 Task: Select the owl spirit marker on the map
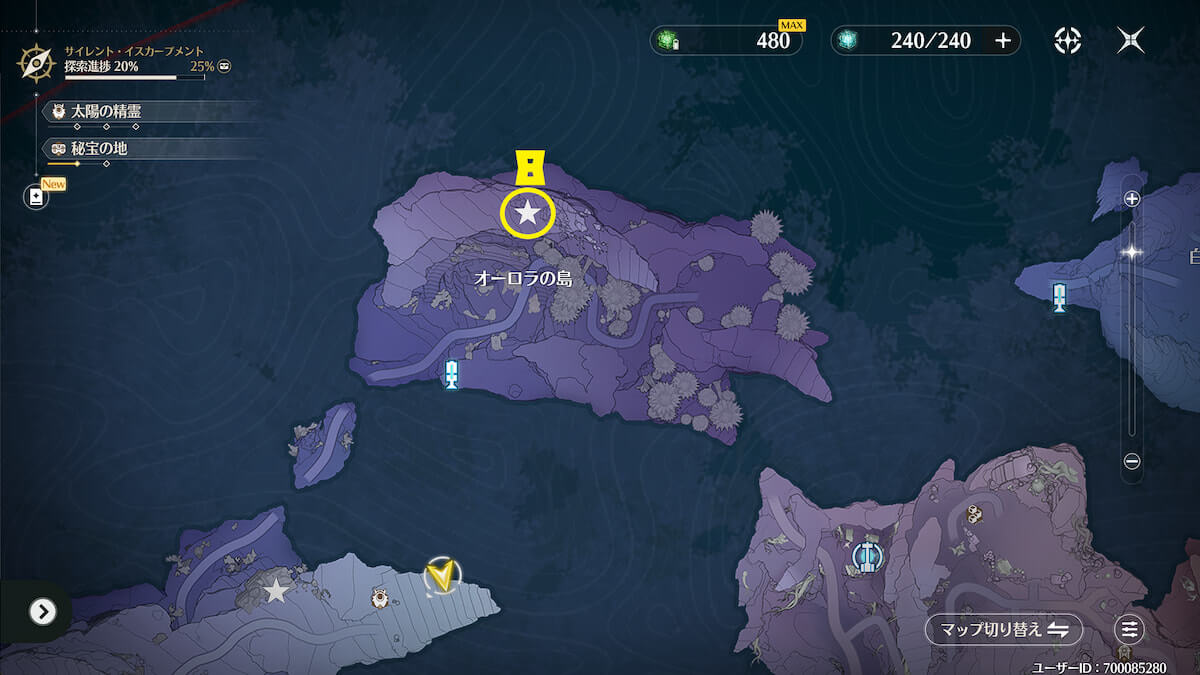coord(380,598)
